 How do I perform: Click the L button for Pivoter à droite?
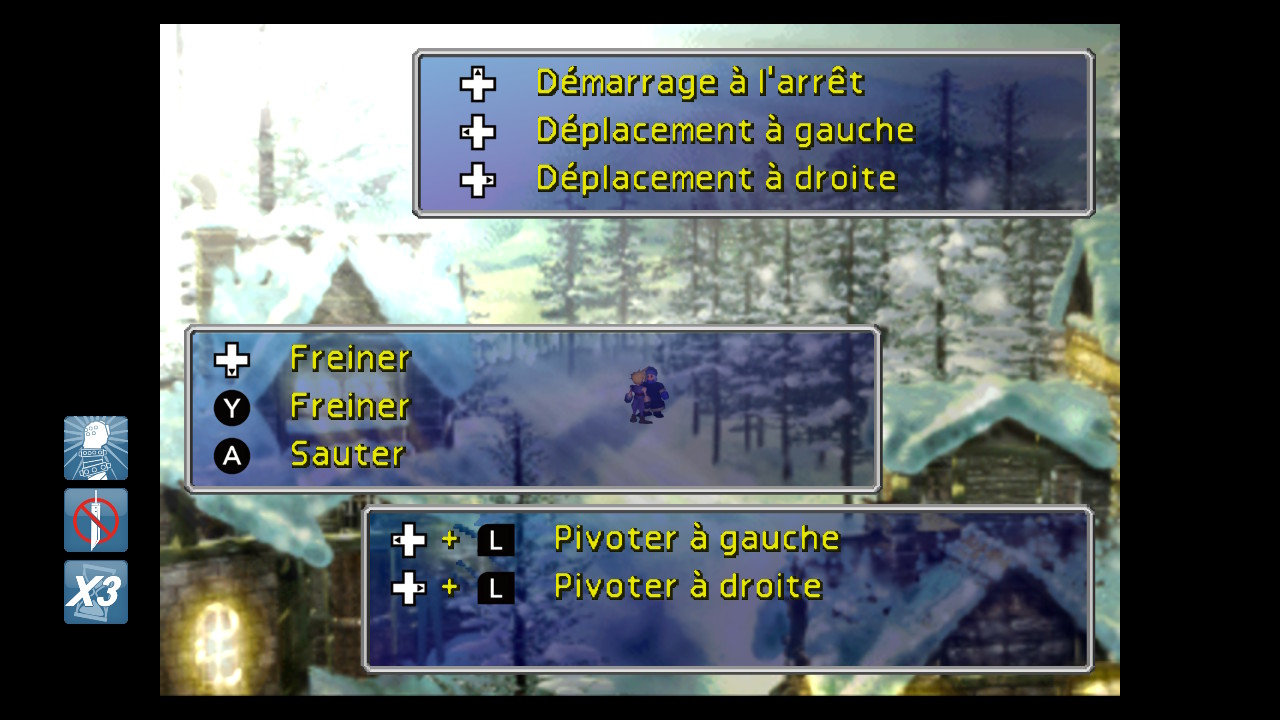(494, 587)
